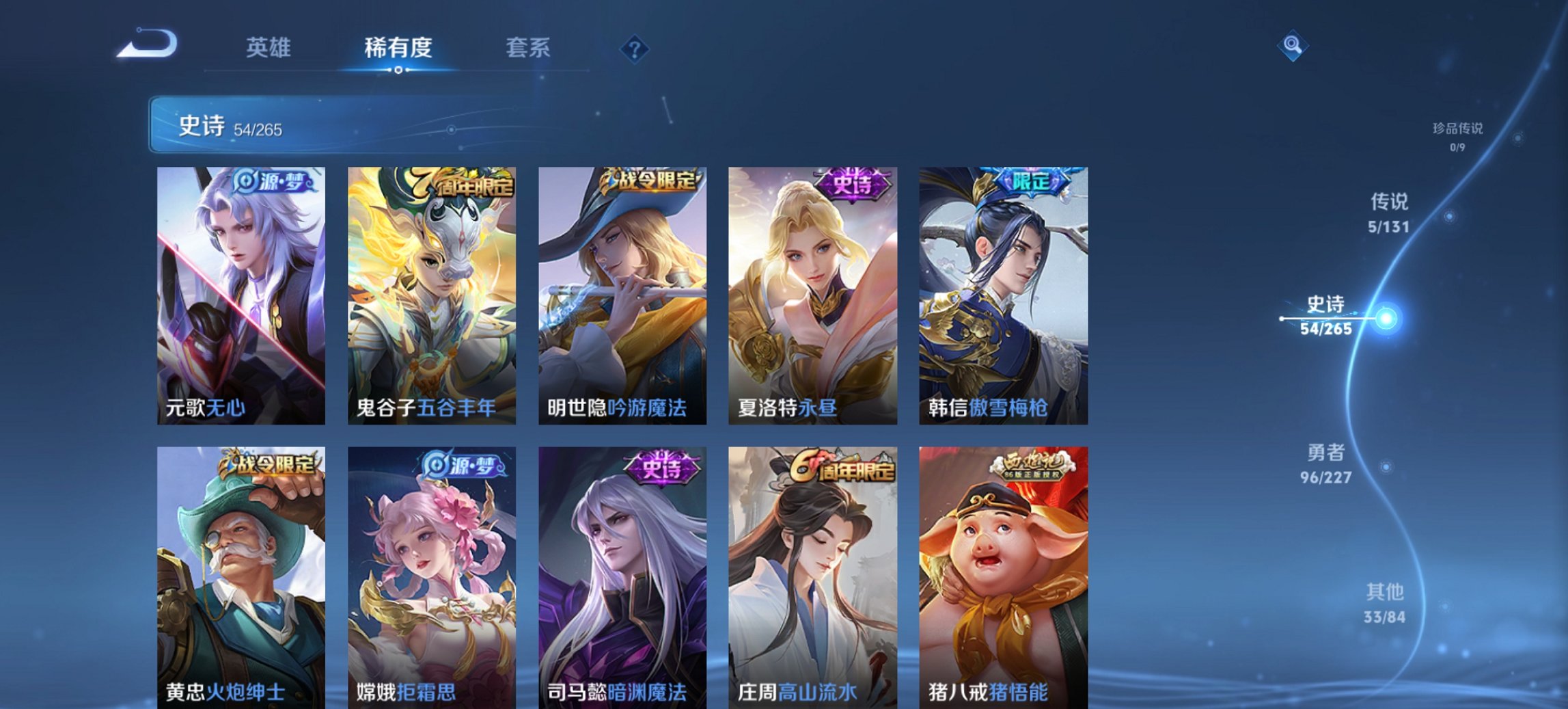The height and width of the screenshot is (709, 1568).
Task: Switch to the 套系 tab
Action: coord(529,48)
